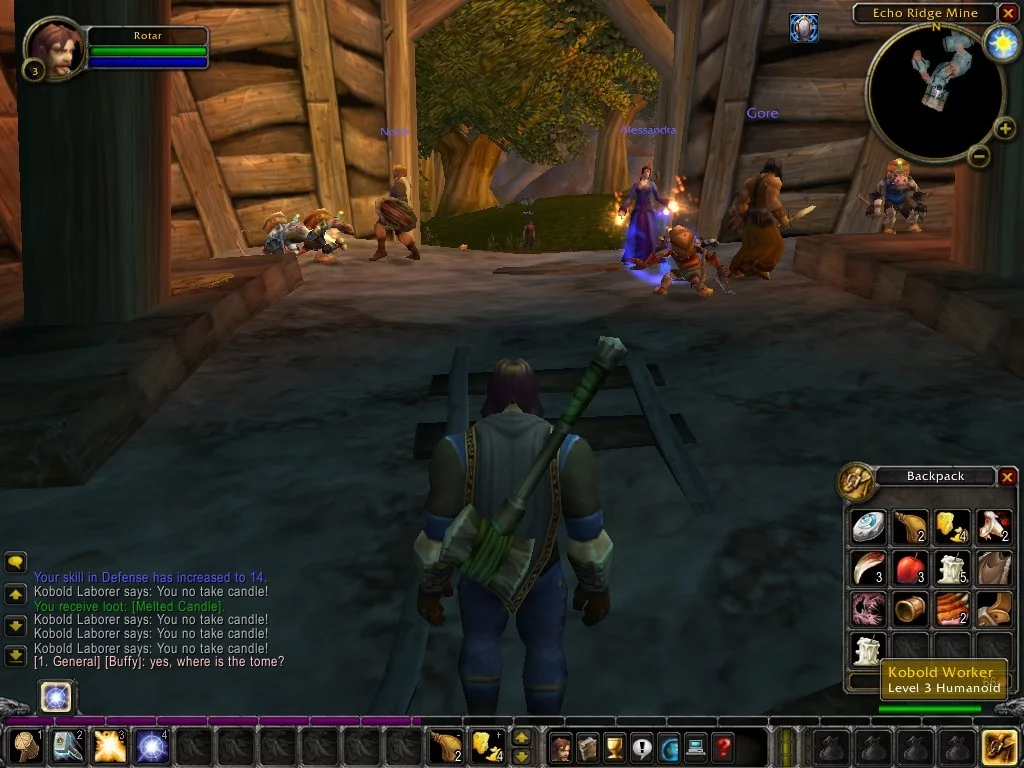Screen dimensions: 1024x768
Task: Open the character info micro button
Action: tap(560, 746)
